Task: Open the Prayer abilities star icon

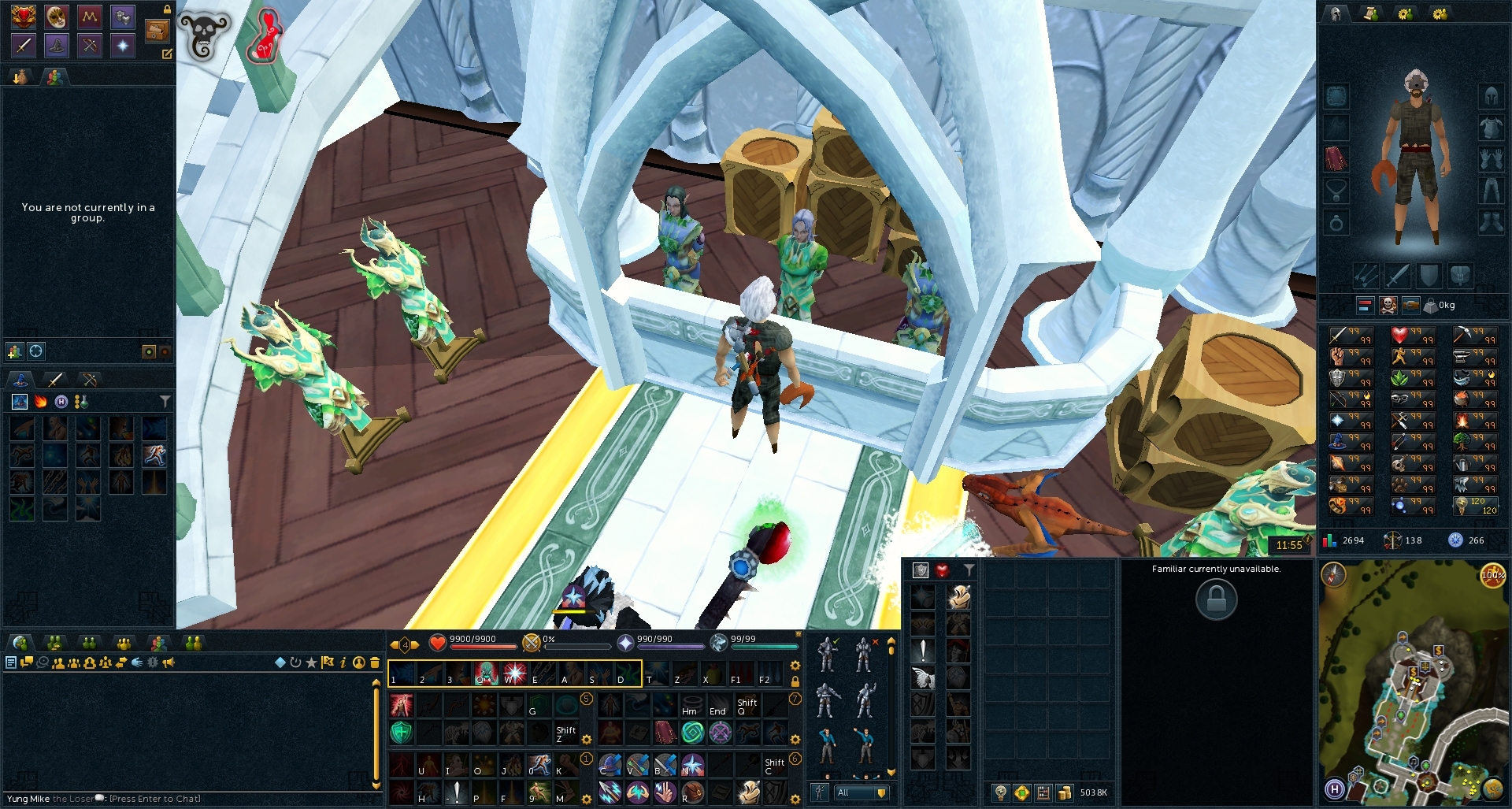Action: [x=122, y=46]
